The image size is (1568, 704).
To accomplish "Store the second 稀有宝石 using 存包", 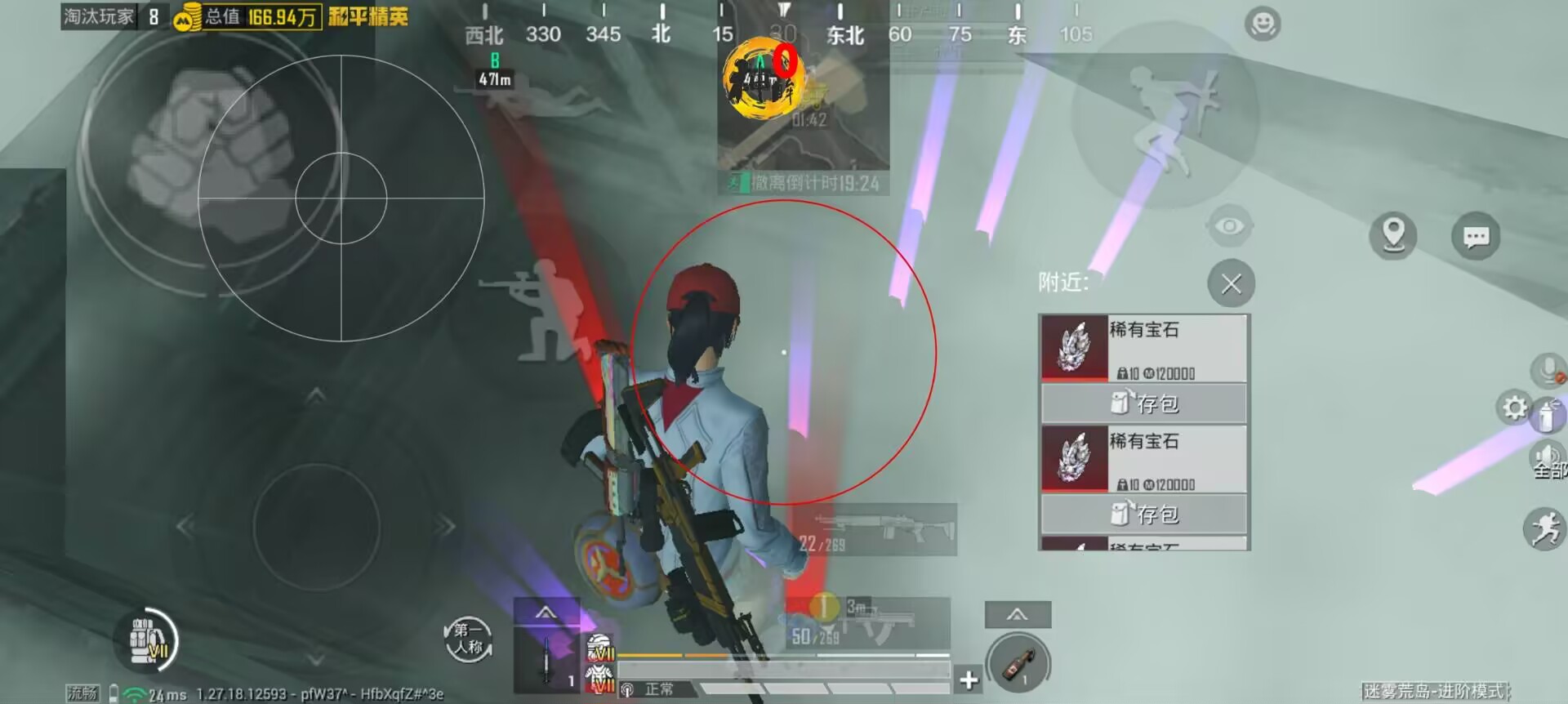I will (x=1143, y=514).
